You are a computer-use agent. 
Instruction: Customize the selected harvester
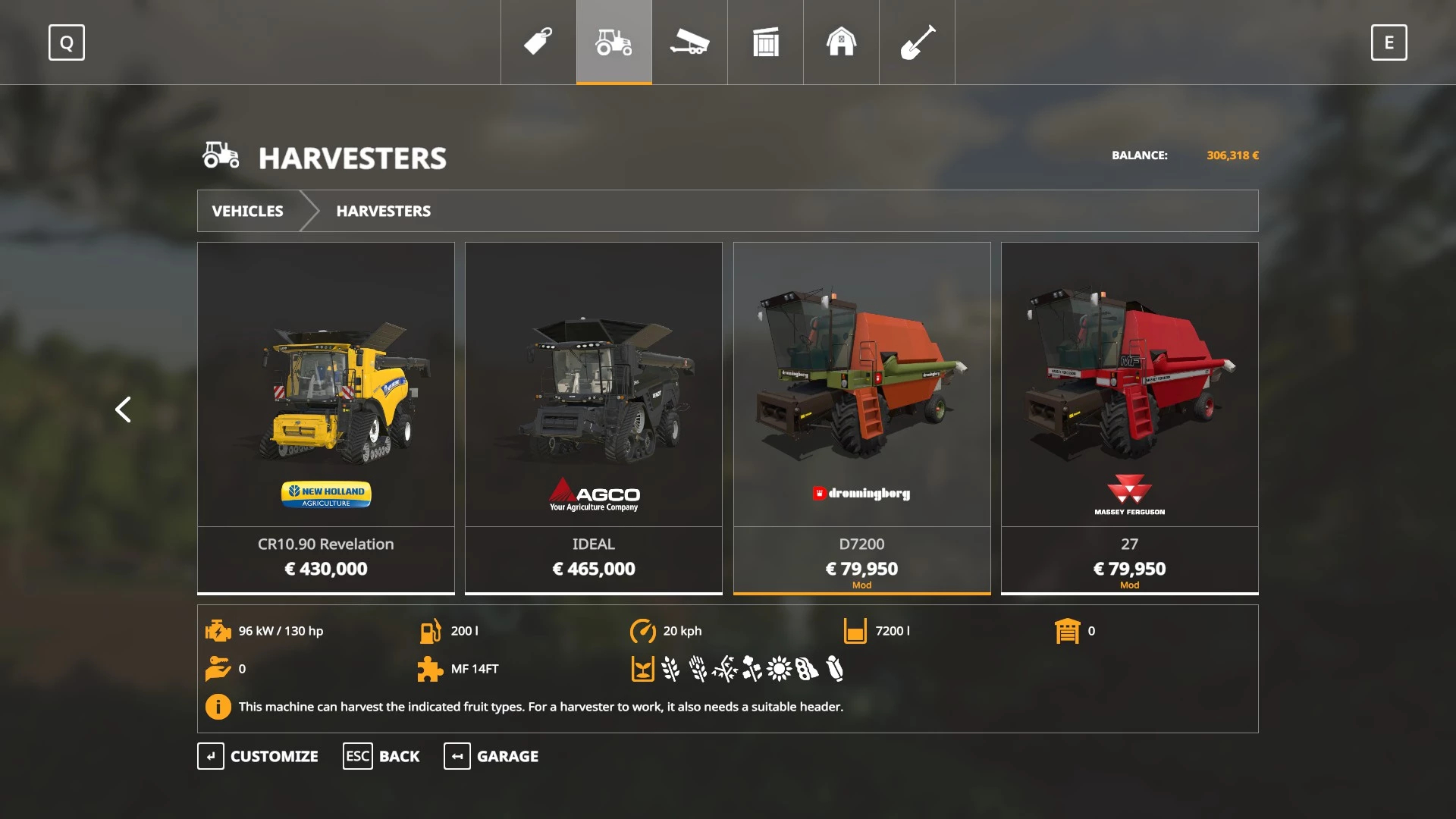point(258,756)
